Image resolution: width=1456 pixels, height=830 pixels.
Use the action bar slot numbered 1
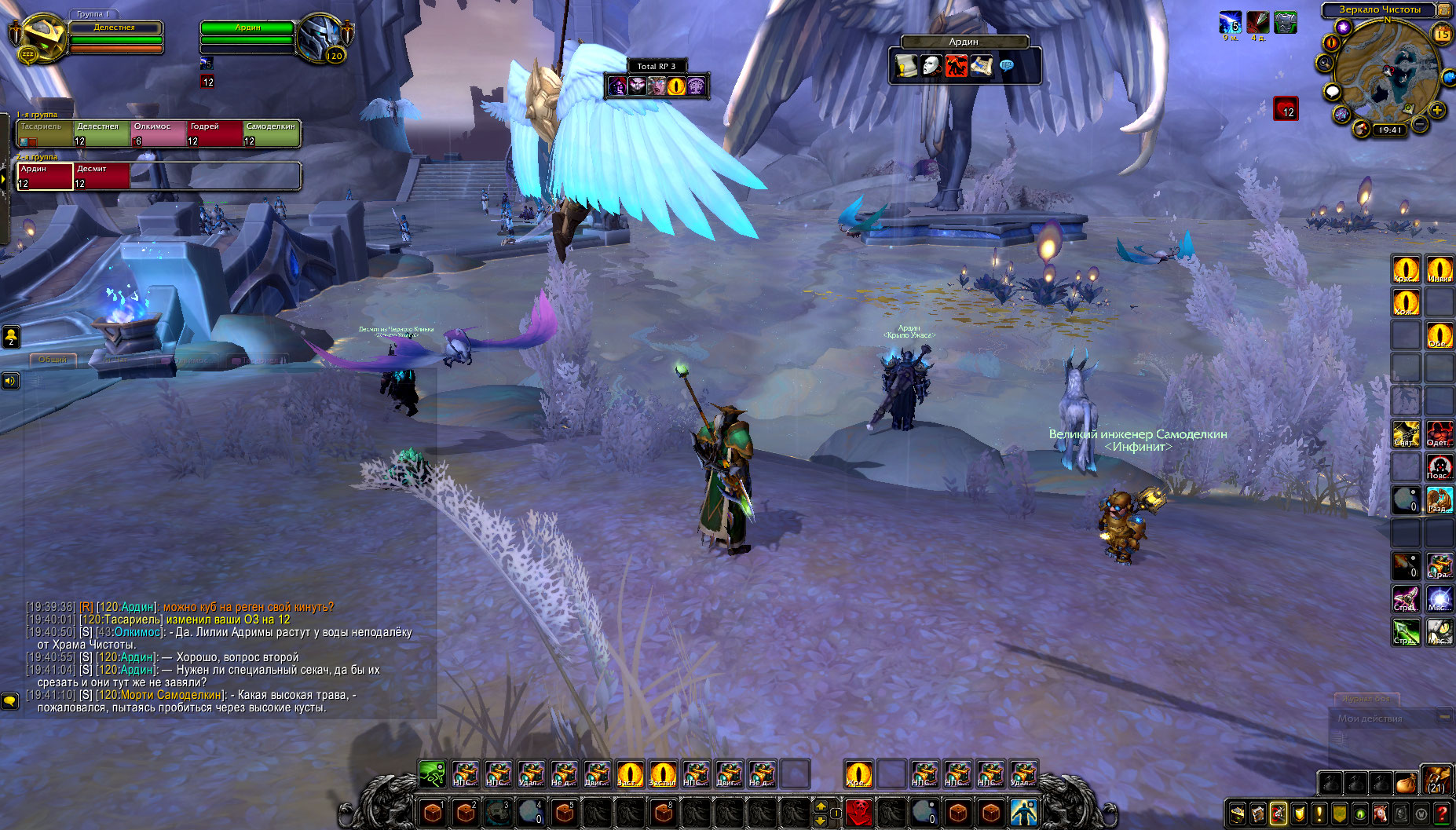coord(433,811)
